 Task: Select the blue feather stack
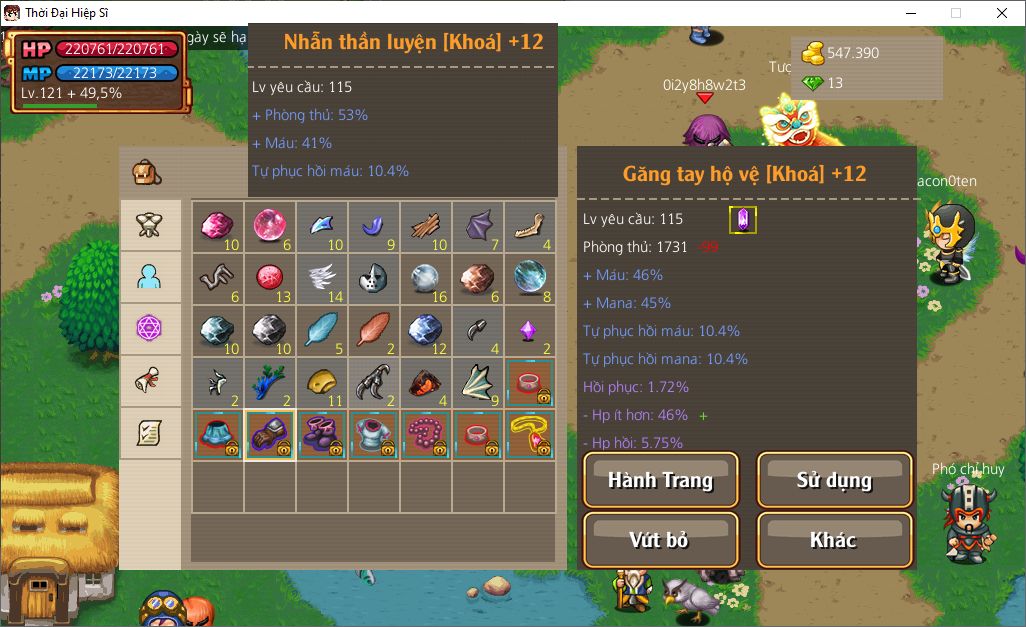[322, 331]
